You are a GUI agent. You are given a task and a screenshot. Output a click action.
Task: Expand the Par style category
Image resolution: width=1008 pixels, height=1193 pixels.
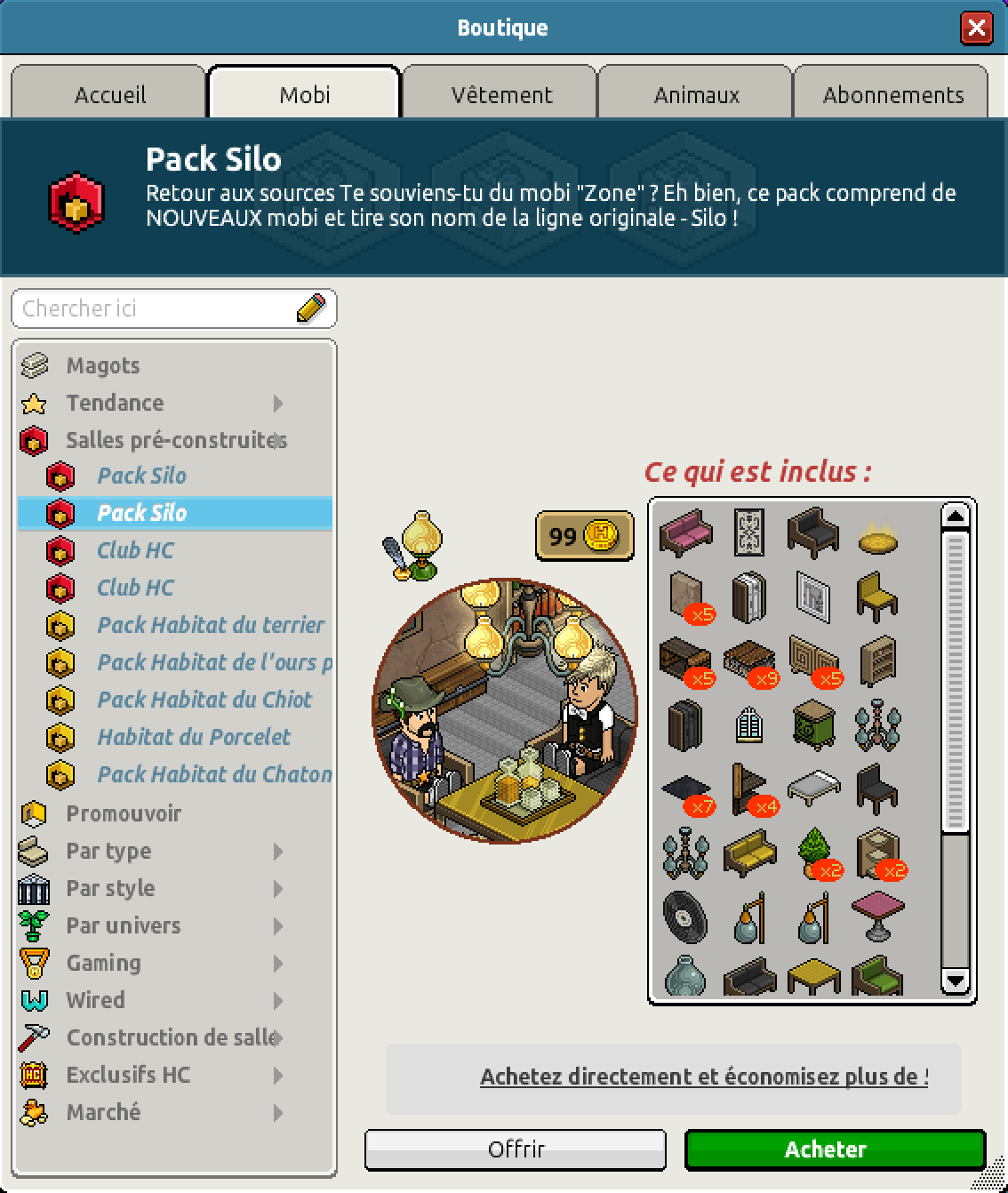pyautogui.click(x=110, y=888)
